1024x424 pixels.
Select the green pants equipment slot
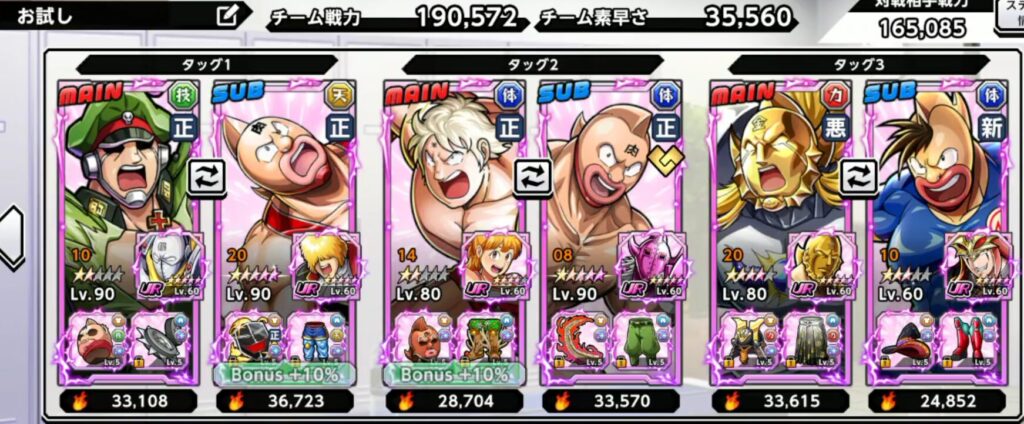[x=645, y=340]
